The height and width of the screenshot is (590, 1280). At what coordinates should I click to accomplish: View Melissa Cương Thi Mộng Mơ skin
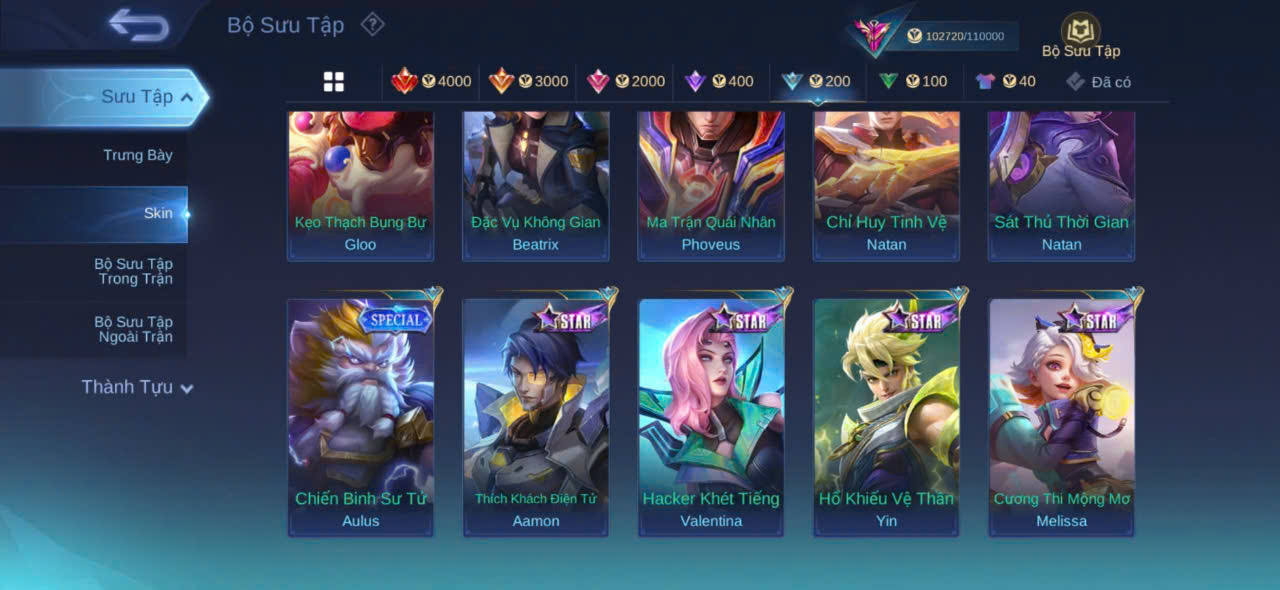click(1061, 417)
